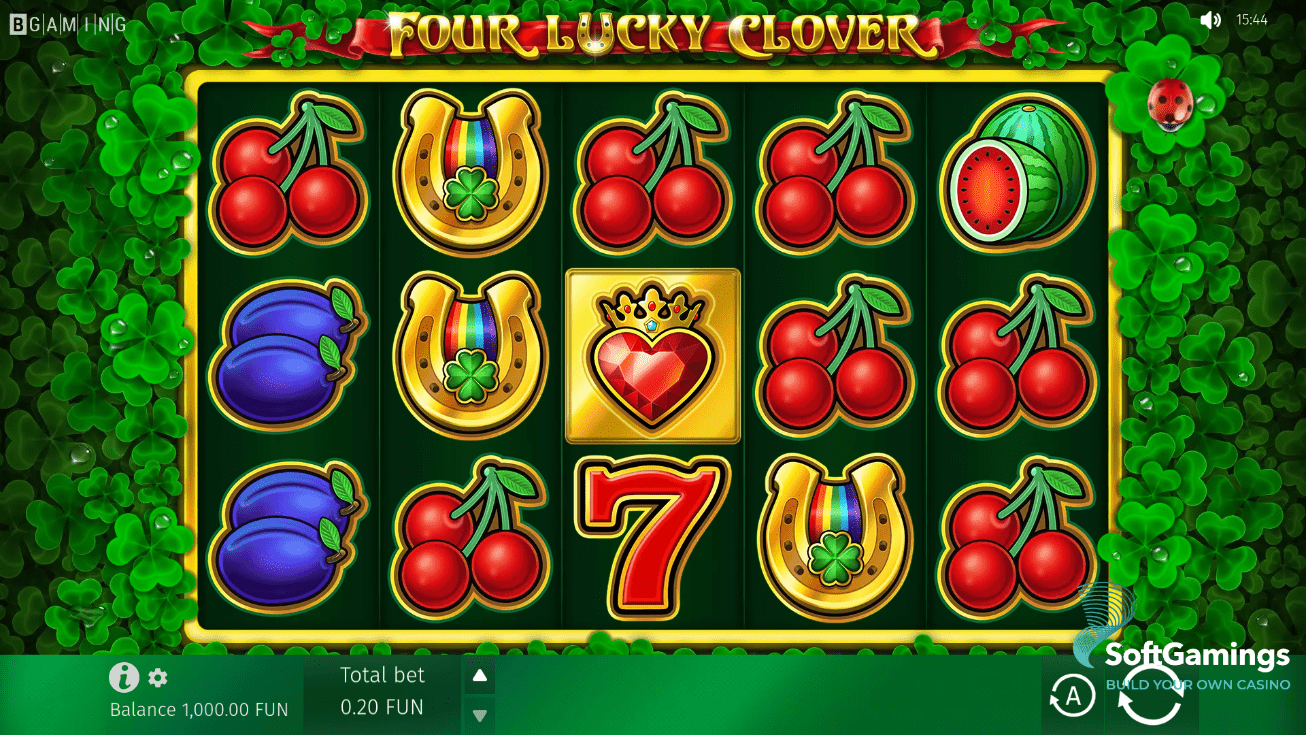Decrease the bet with the down arrow
The height and width of the screenshot is (735, 1306).
[479, 714]
